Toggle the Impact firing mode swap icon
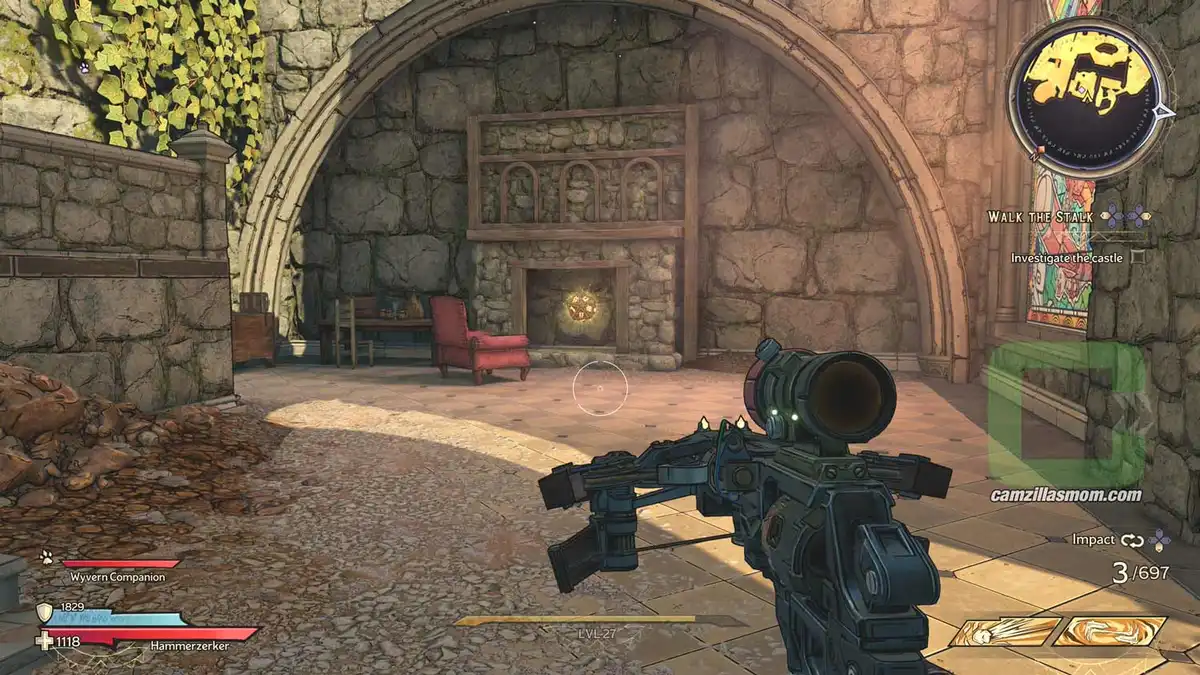 tap(1131, 540)
